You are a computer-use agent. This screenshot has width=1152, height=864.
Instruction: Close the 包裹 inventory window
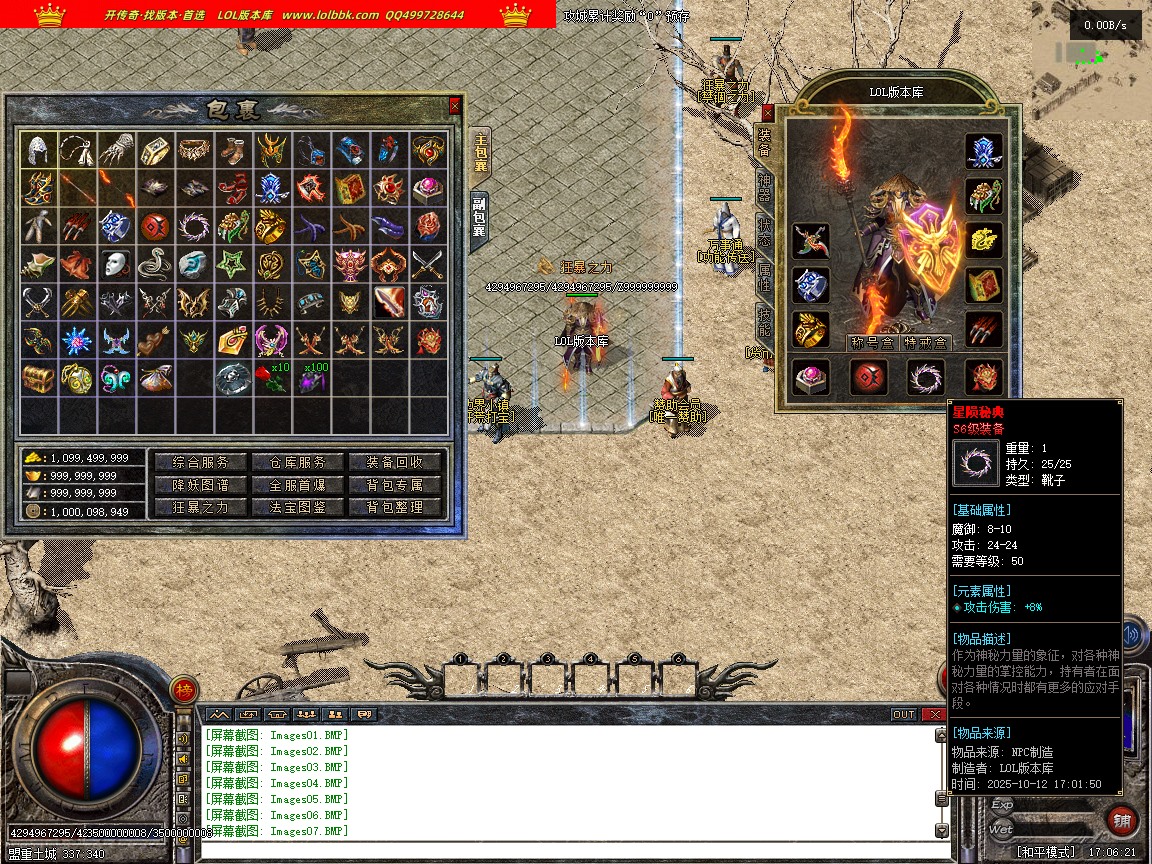point(455,105)
